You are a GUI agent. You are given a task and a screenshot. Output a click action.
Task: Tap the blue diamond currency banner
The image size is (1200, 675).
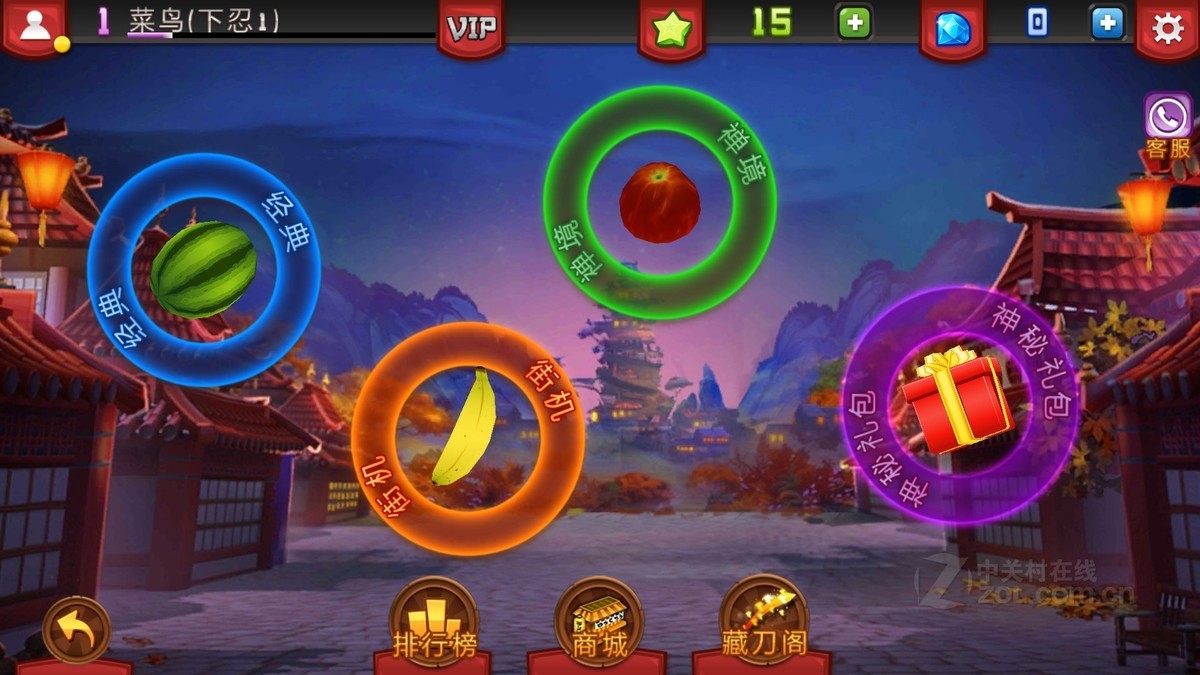[x=952, y=28]
